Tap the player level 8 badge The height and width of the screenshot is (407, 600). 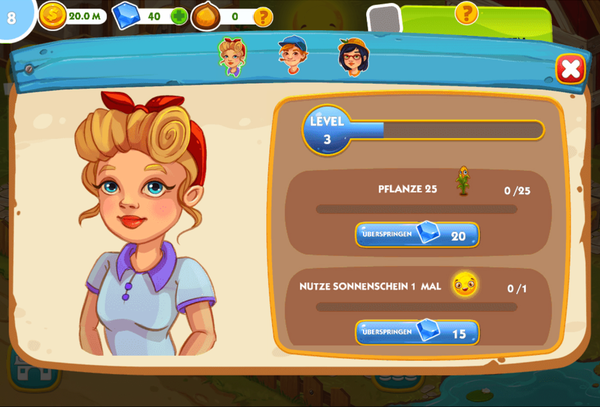[x=12, y=16]
